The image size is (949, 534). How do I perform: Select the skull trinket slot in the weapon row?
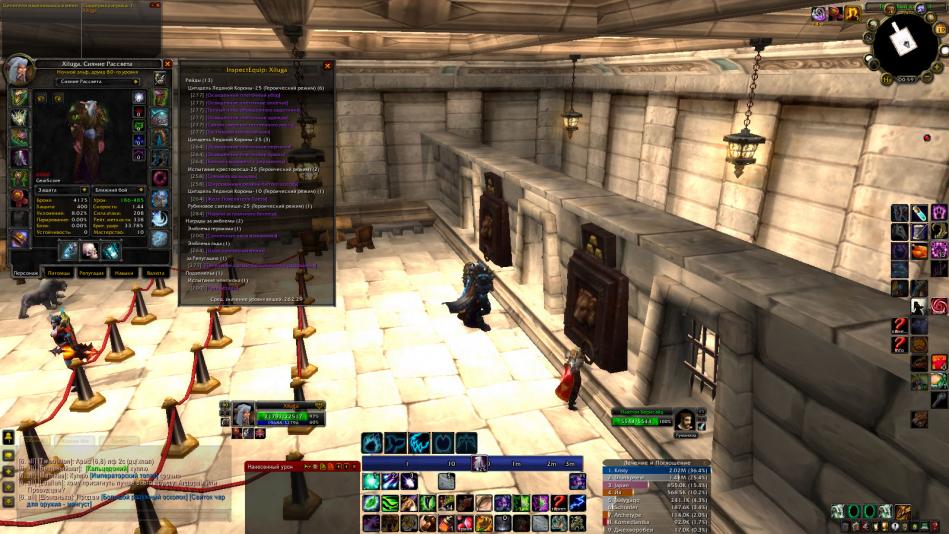coord(89,250)
